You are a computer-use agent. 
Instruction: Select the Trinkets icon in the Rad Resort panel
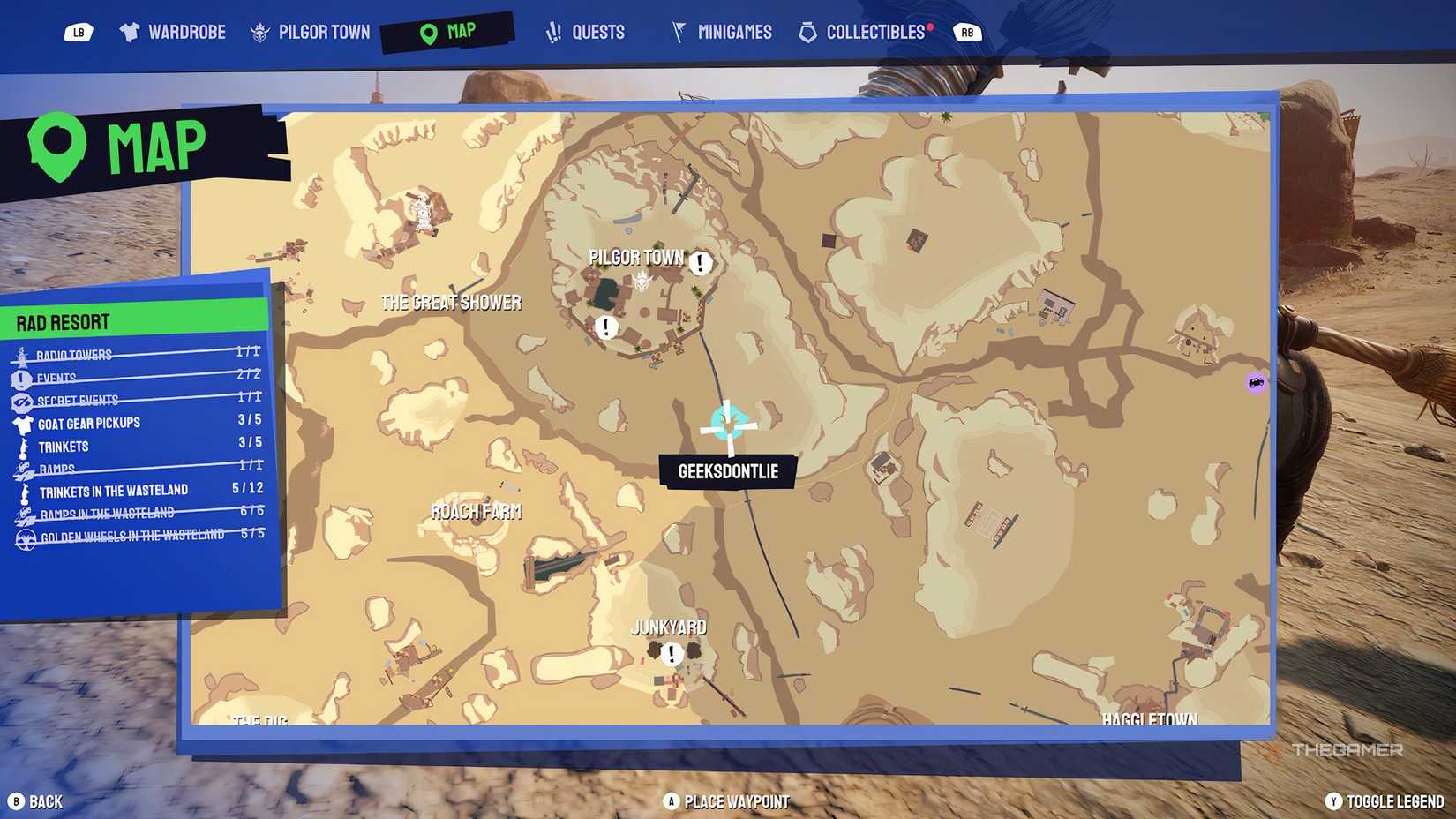(22, 446)
